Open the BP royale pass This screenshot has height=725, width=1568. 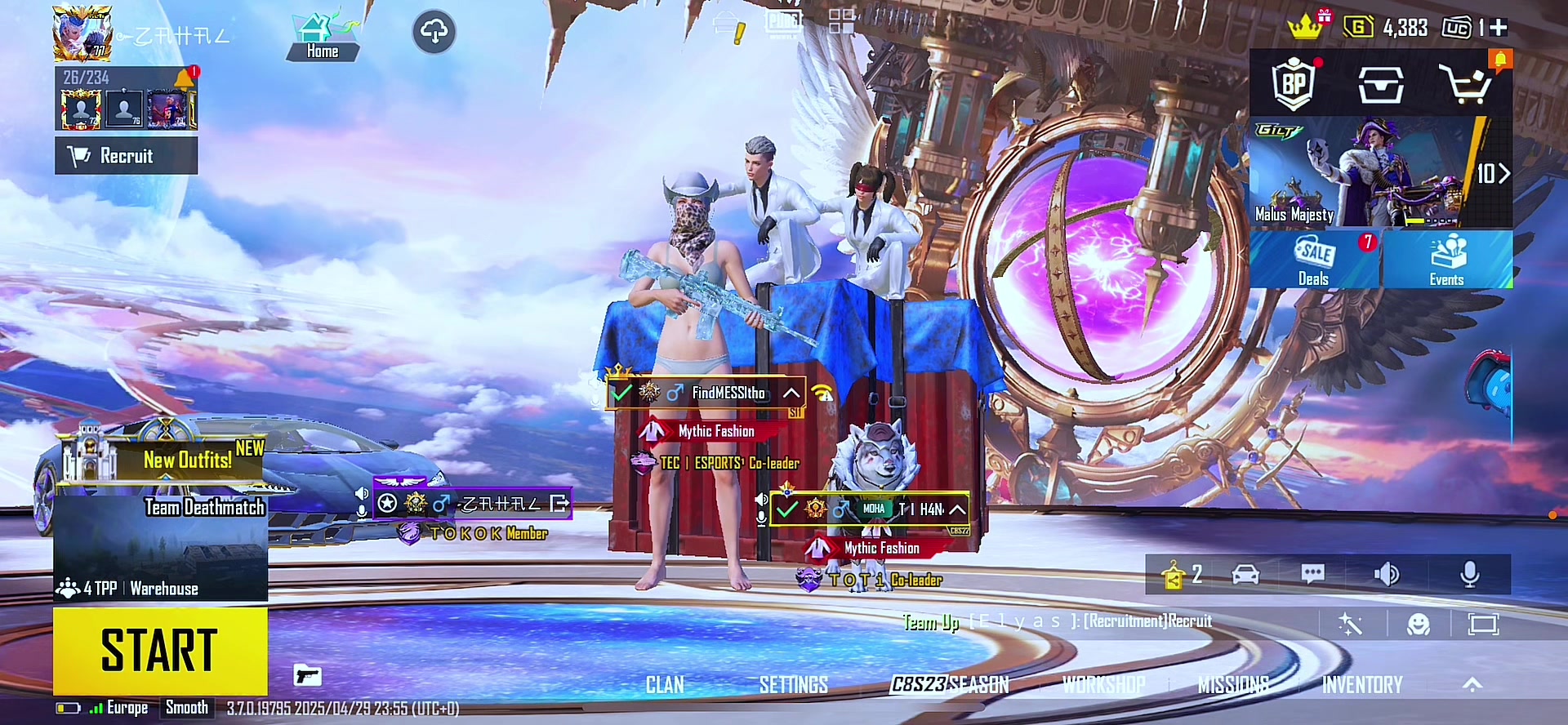pyautogui.click(x=1294, y=83)
